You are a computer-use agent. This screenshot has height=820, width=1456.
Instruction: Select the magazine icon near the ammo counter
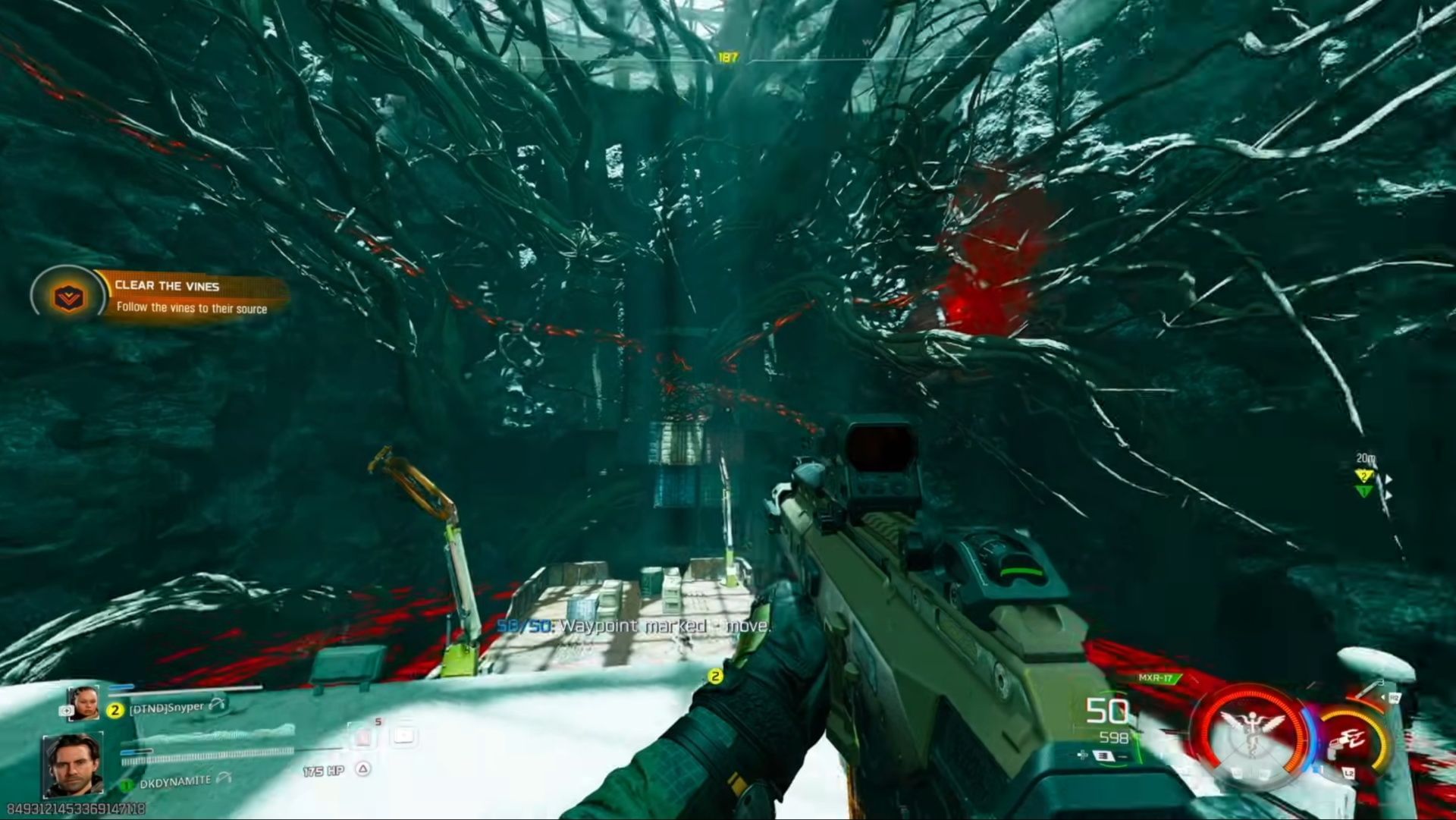1104,757
